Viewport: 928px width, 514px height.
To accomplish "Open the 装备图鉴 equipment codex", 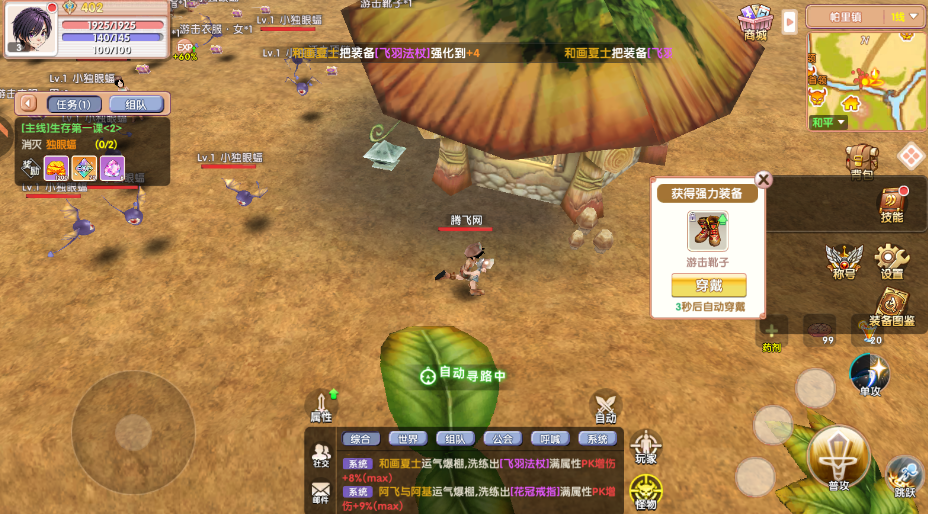I will (892, 307).
